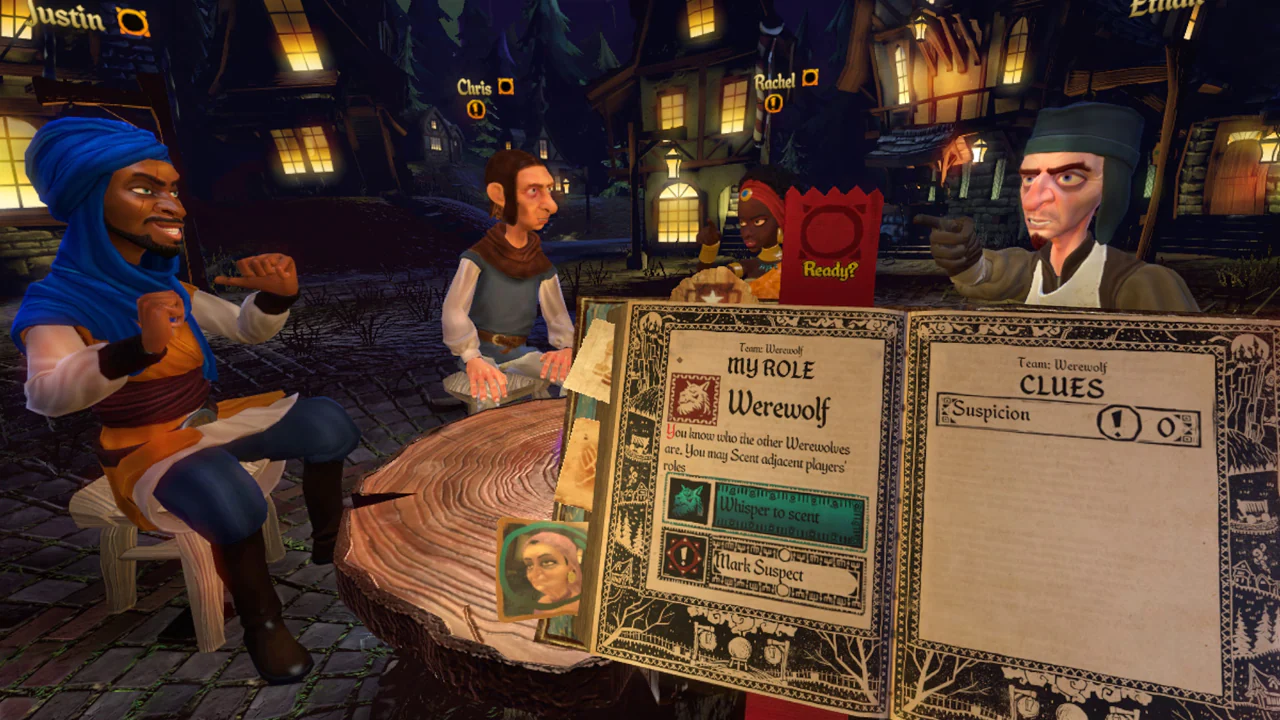Image resolution: width=1280 pixels, height=720 pixels.
Task: Click the orange icon beside Justin's name
Action: tap(132, 22)
